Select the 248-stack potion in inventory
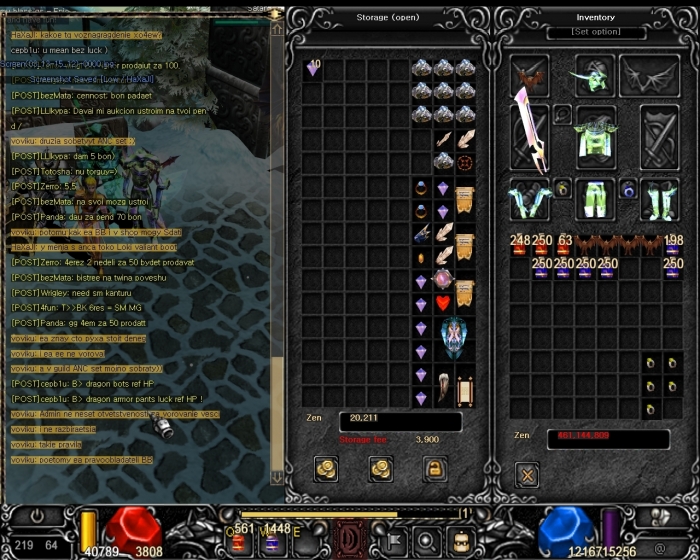This screenshot has width=700, height=560. [519, 245]
